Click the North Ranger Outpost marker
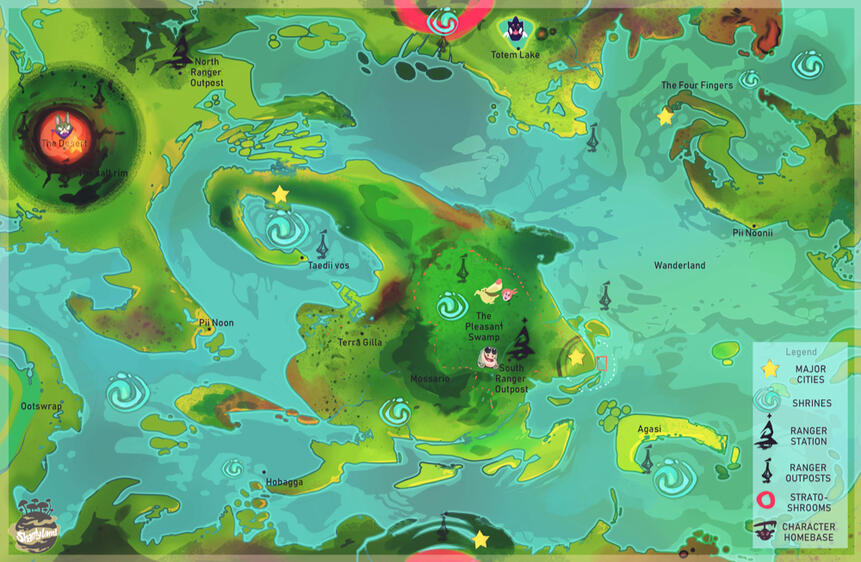The width and height of the screenshot is (861, 562). 181,48
